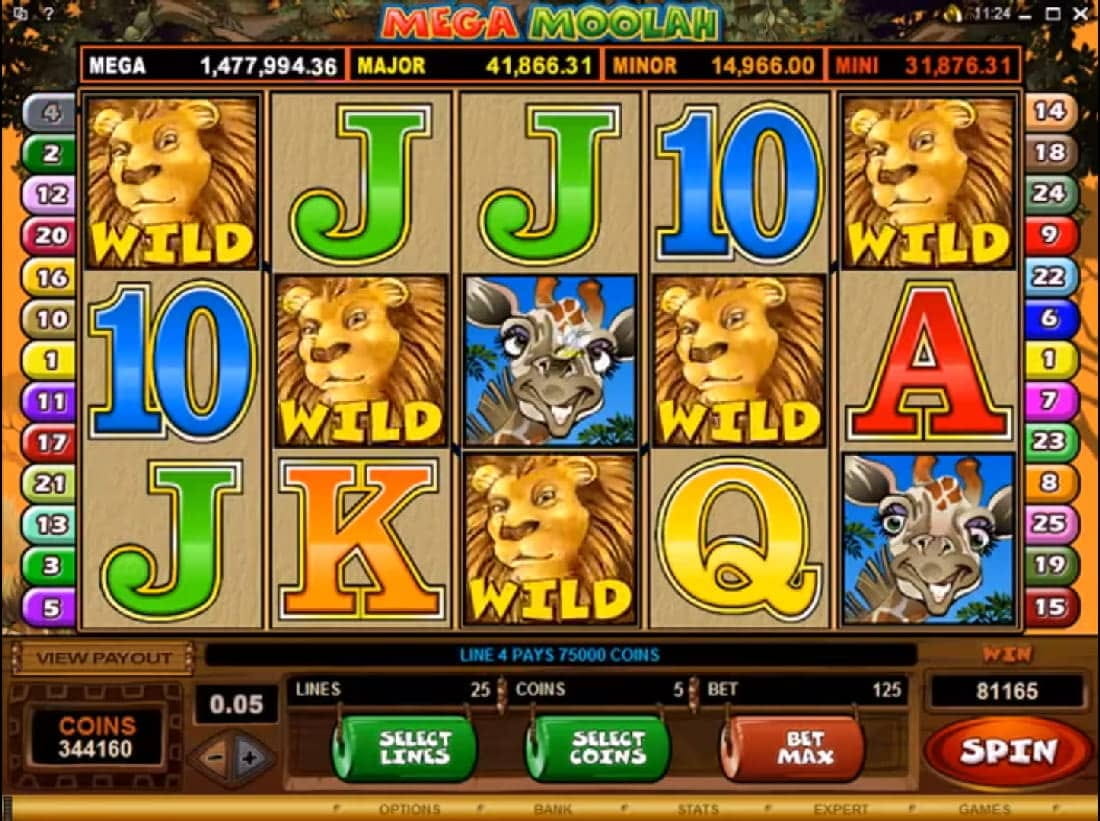Hit the red SPIN button
The image size is (1100, 821).
tap(1007, 751)
